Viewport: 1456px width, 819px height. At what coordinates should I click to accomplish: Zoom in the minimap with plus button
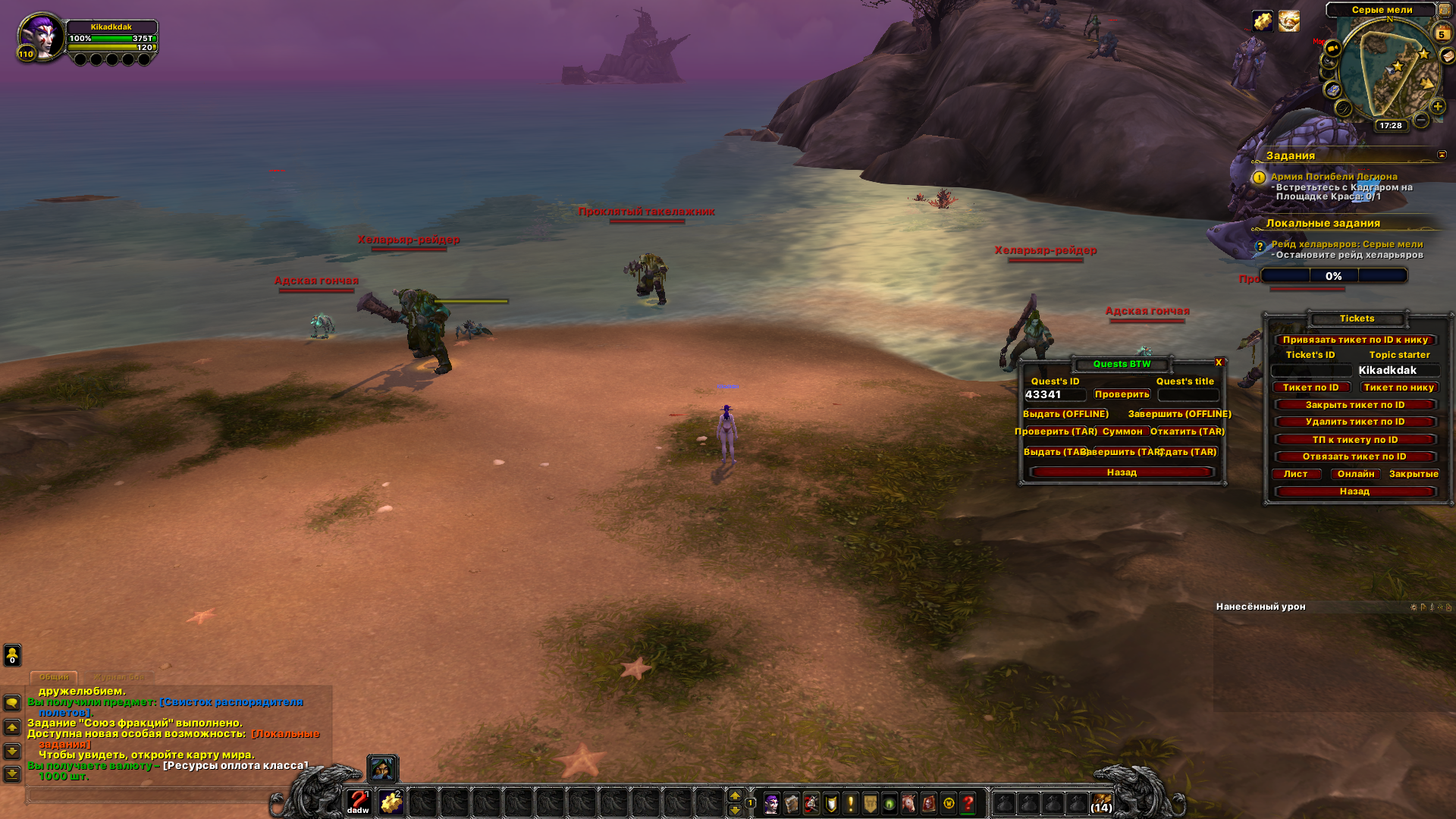[1438, 106]
